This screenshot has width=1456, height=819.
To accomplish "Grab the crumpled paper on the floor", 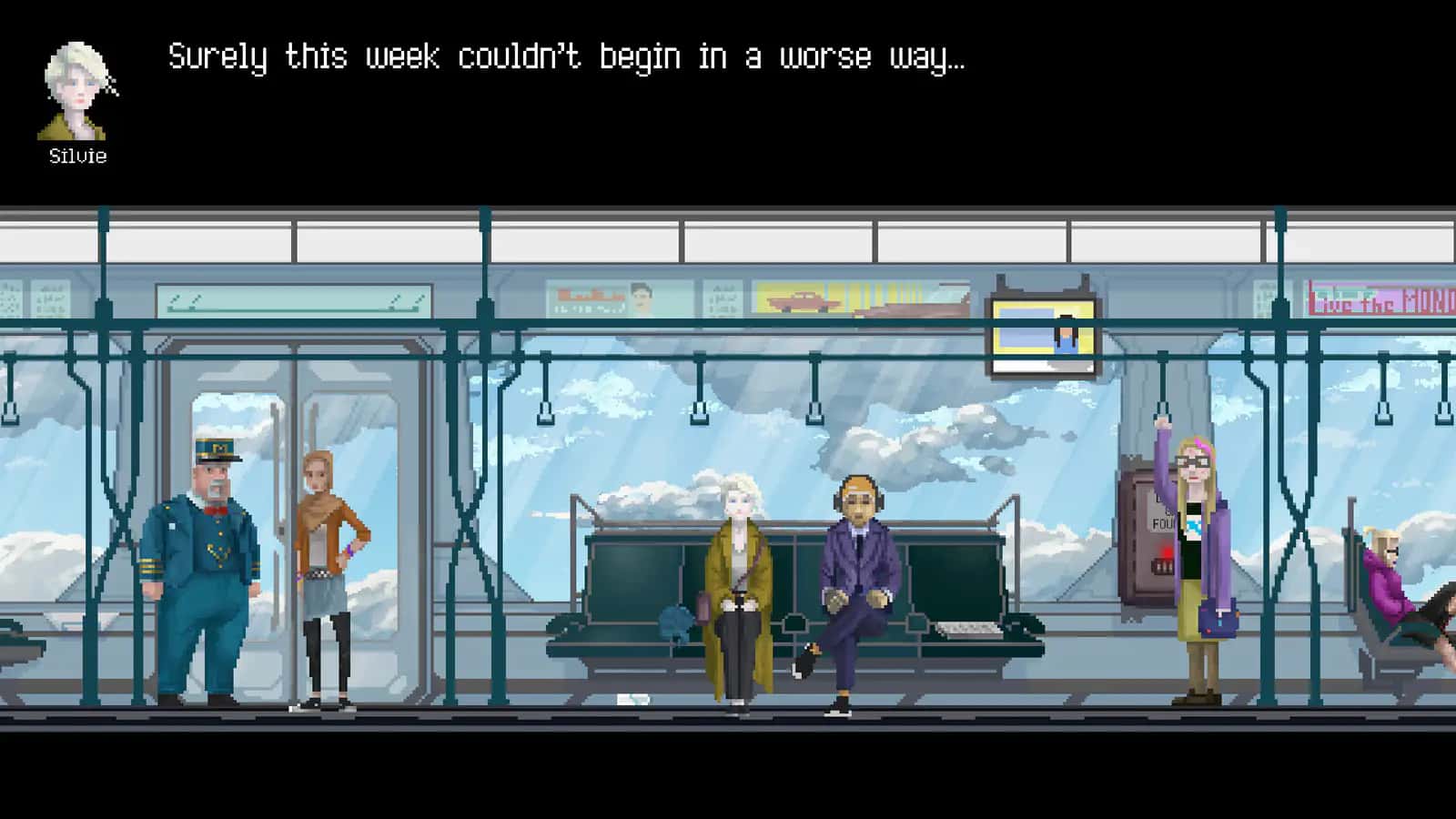I will coord(634,698).
